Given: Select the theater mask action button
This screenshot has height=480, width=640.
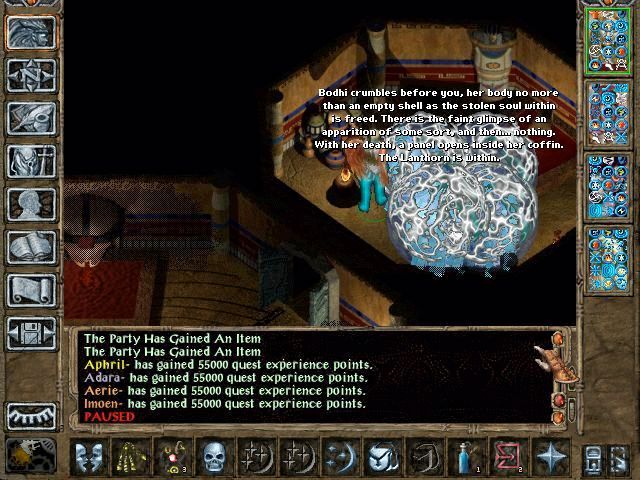Looking at the screenshot, I should (89, 456).
